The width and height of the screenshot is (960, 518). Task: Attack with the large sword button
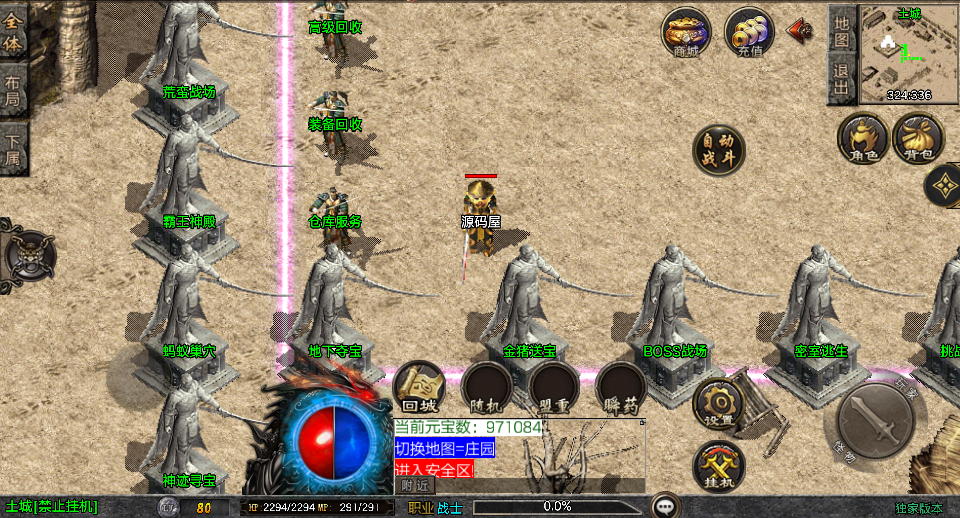click(x=873, y=419)
